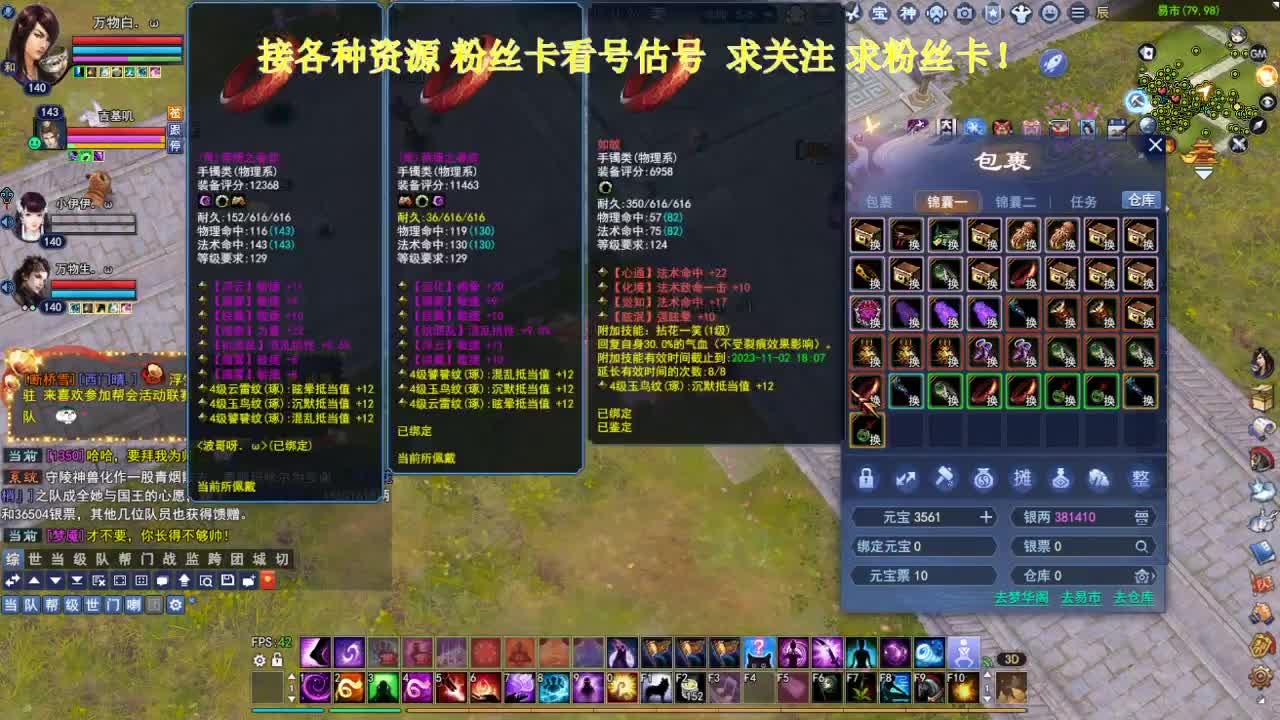Click the 神 spirit icon in the top toolbar

coord(906,13)
